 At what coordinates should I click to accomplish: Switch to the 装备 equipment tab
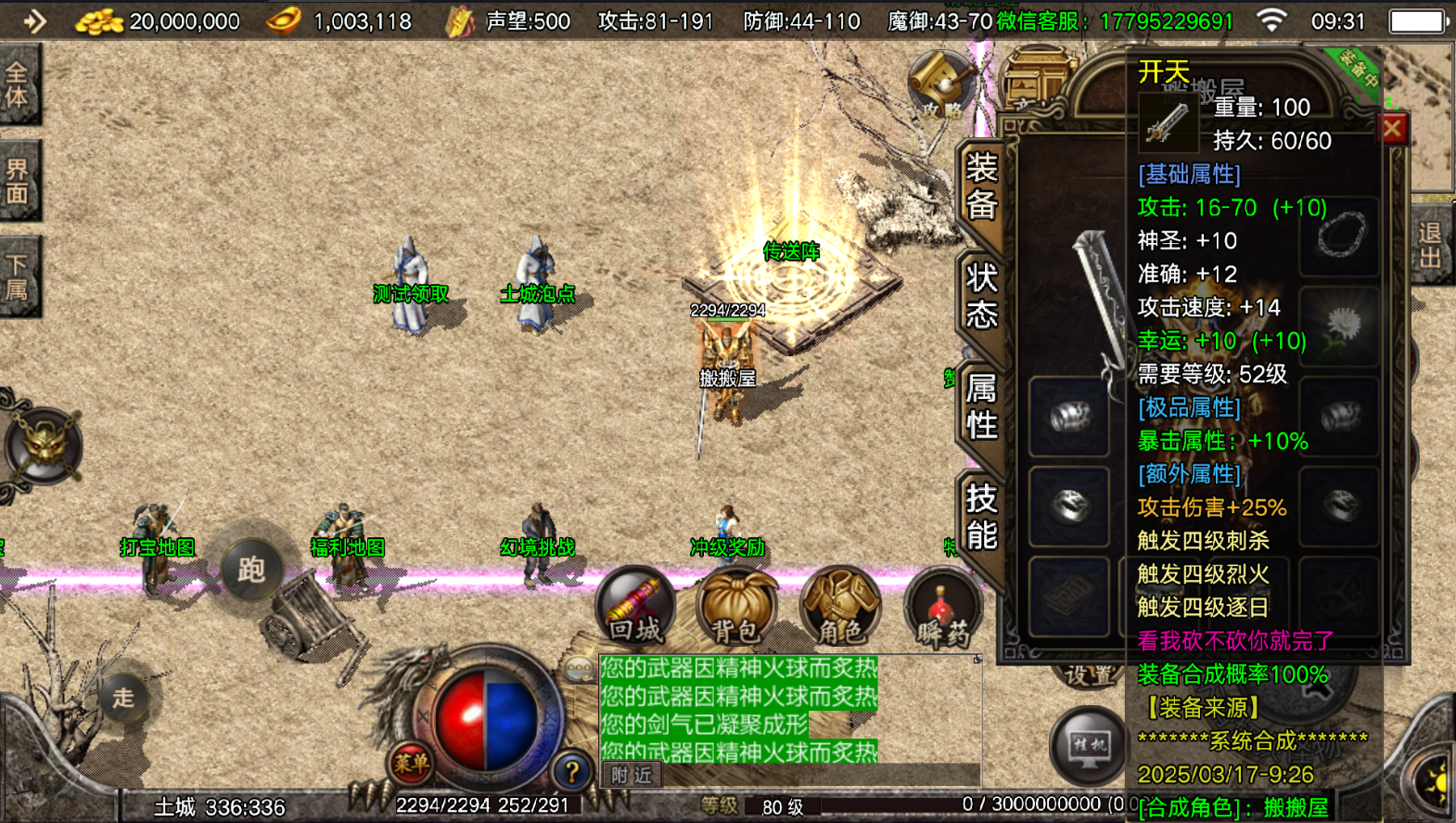point(980,186)
